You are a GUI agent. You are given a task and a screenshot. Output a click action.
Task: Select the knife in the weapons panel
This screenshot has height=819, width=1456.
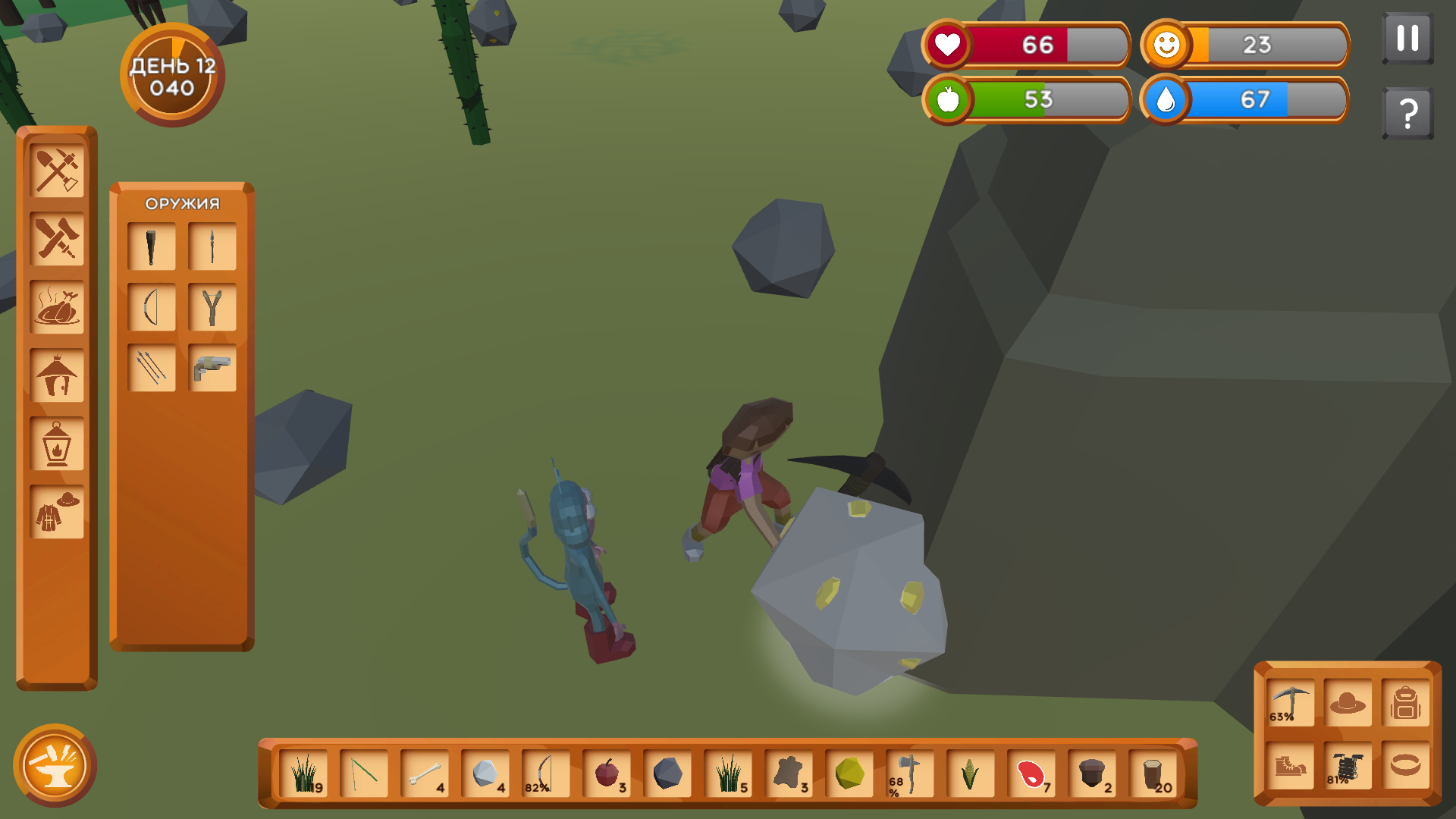152,245
